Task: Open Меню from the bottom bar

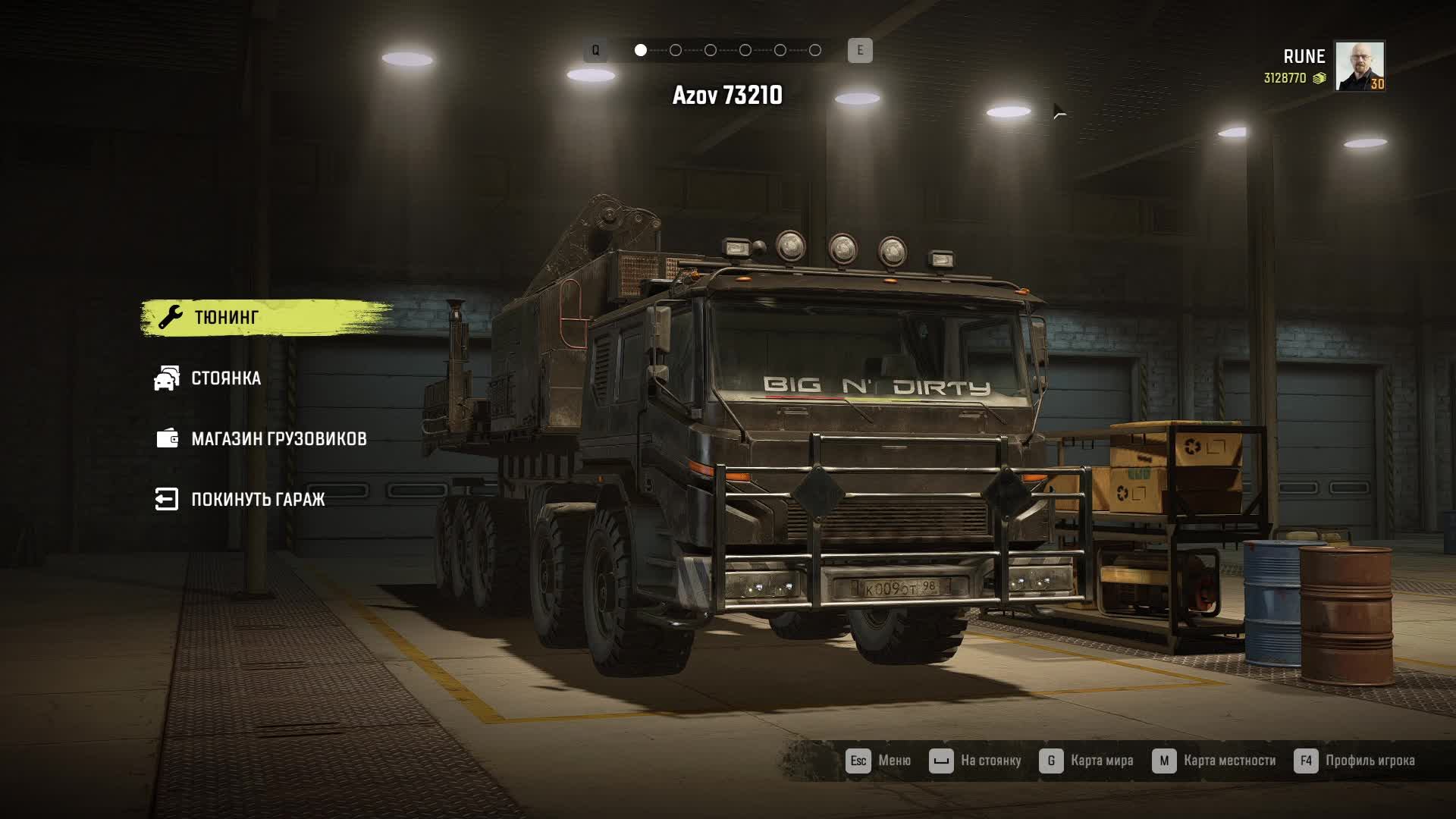Action: click(x=878, y=761)
